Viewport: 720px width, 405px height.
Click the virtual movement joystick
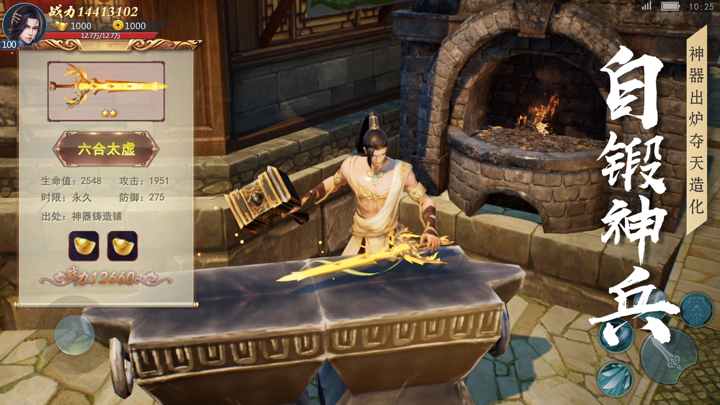[x=75, y=335]
